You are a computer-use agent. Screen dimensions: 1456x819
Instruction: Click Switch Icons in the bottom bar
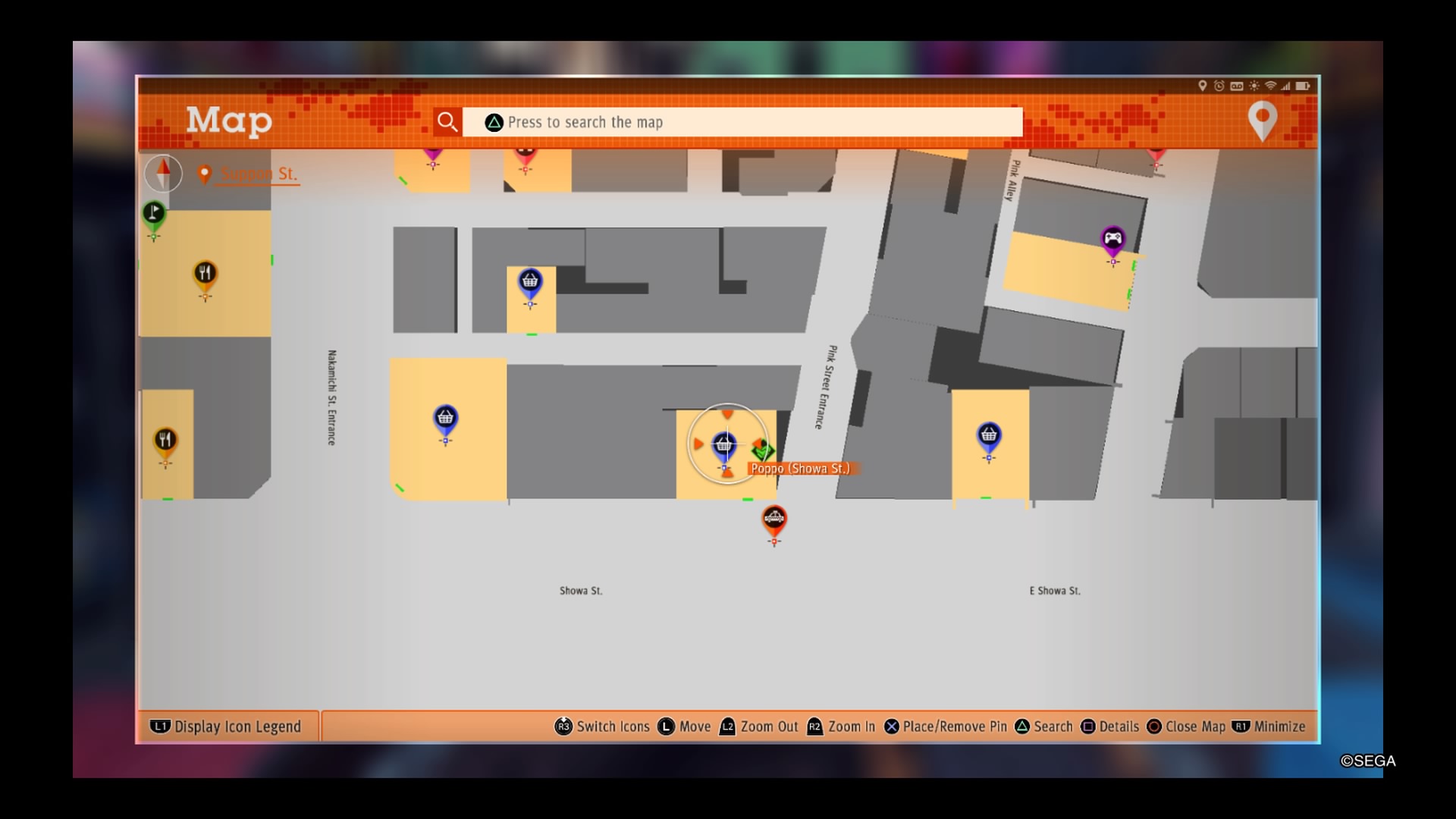(x=603, y=726)
